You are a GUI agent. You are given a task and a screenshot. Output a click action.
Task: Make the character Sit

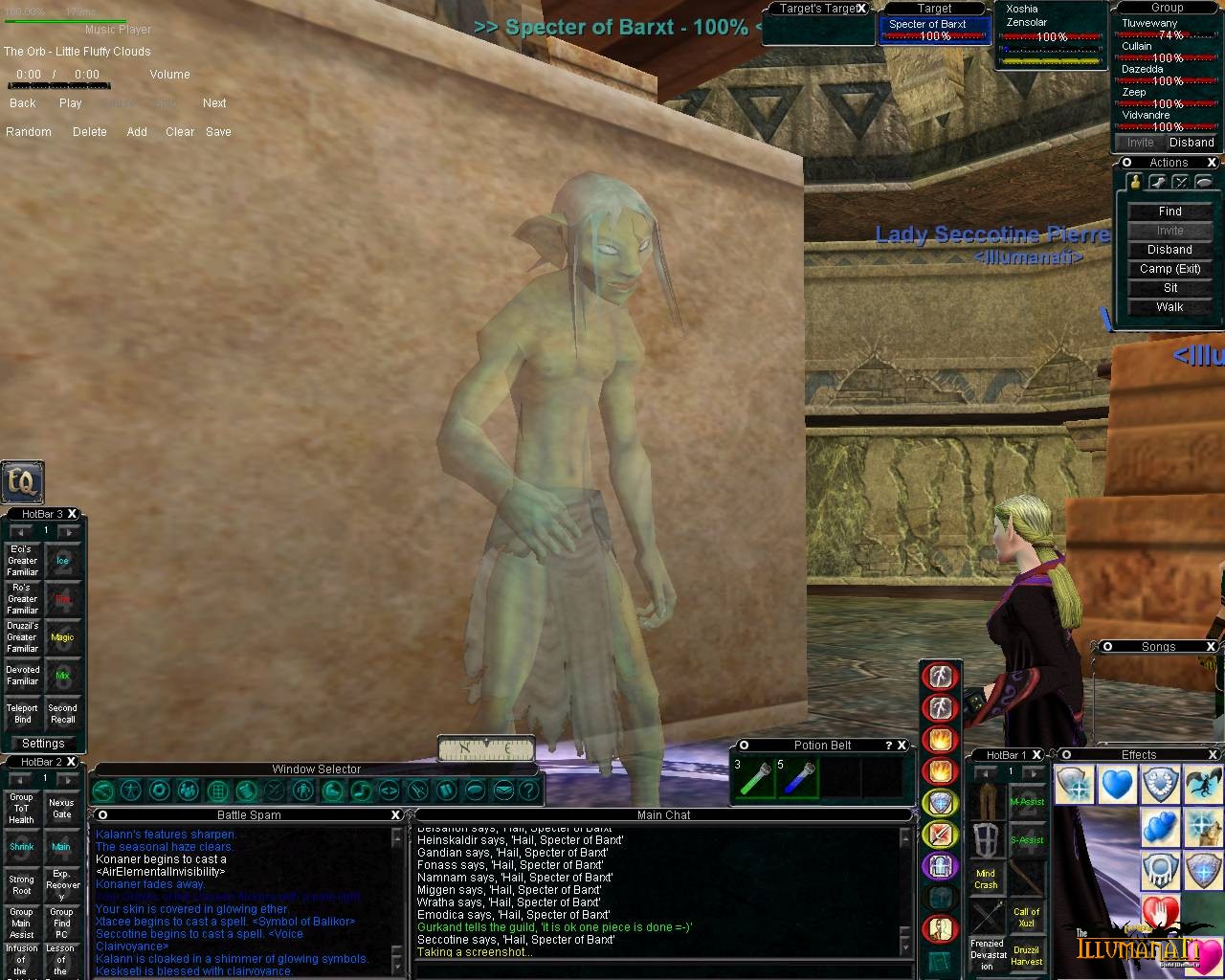click(1169, 288)
